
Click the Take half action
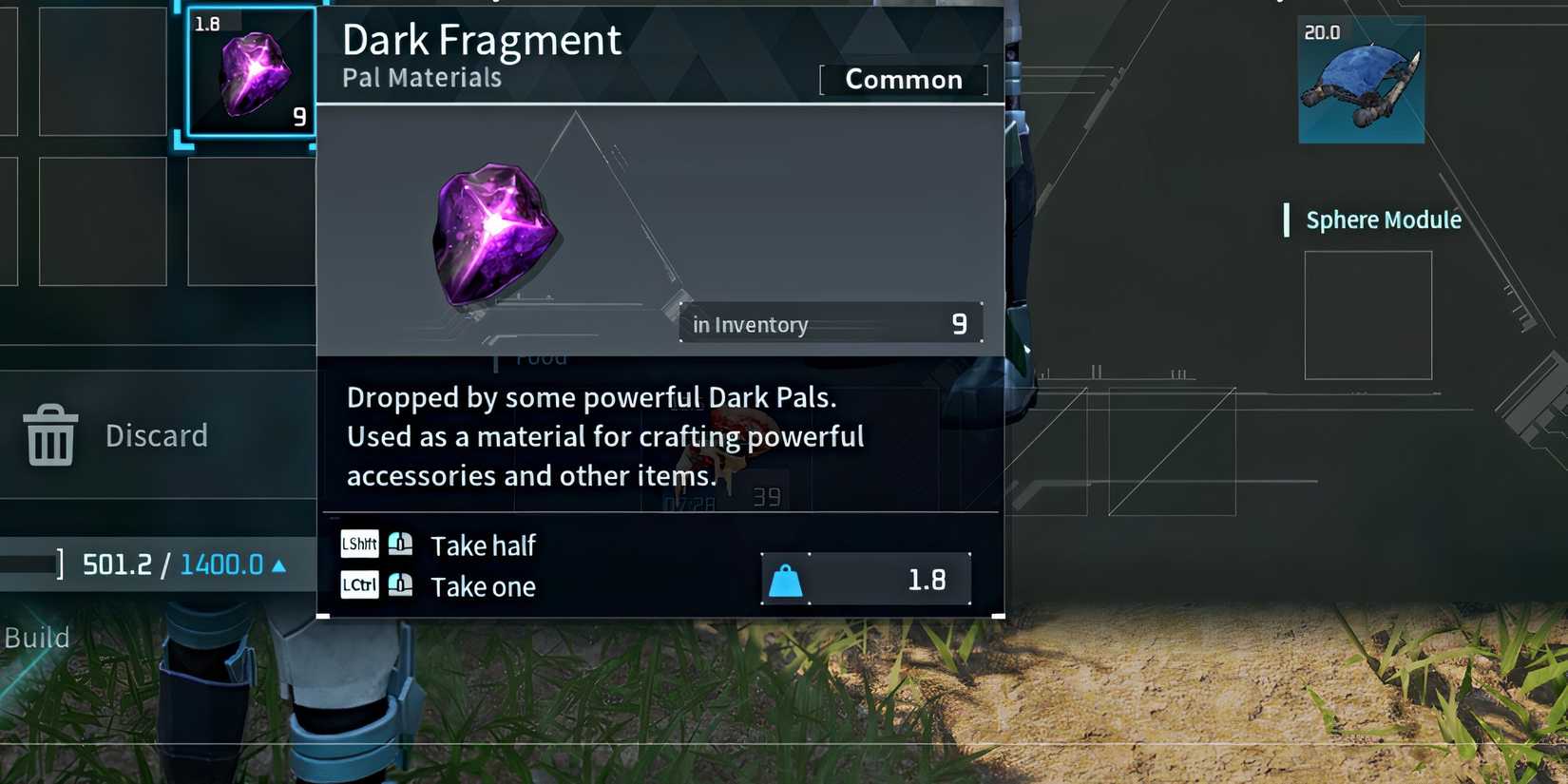[484, 545]
